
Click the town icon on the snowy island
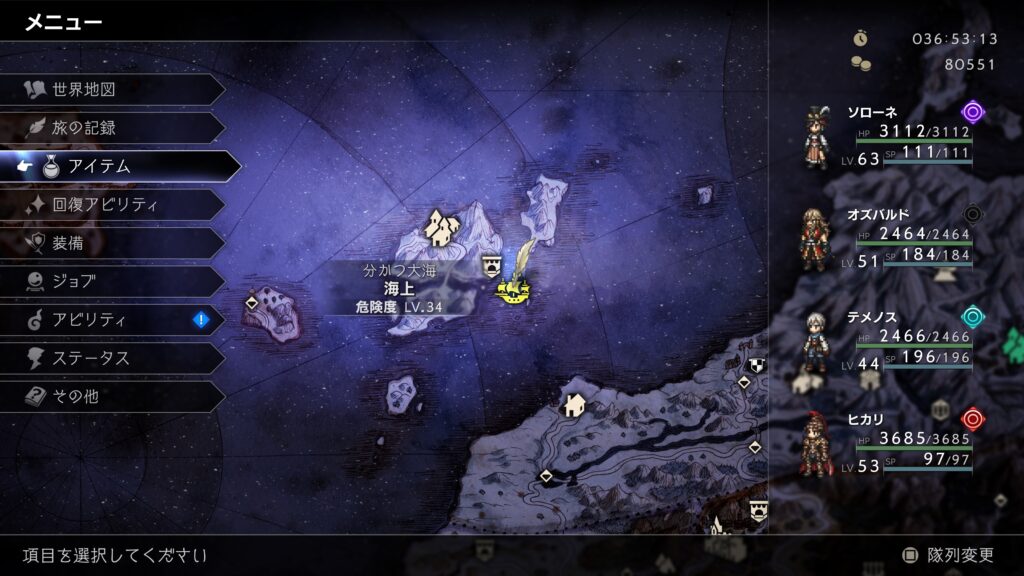pyautogui.click(x=438, y=228)
